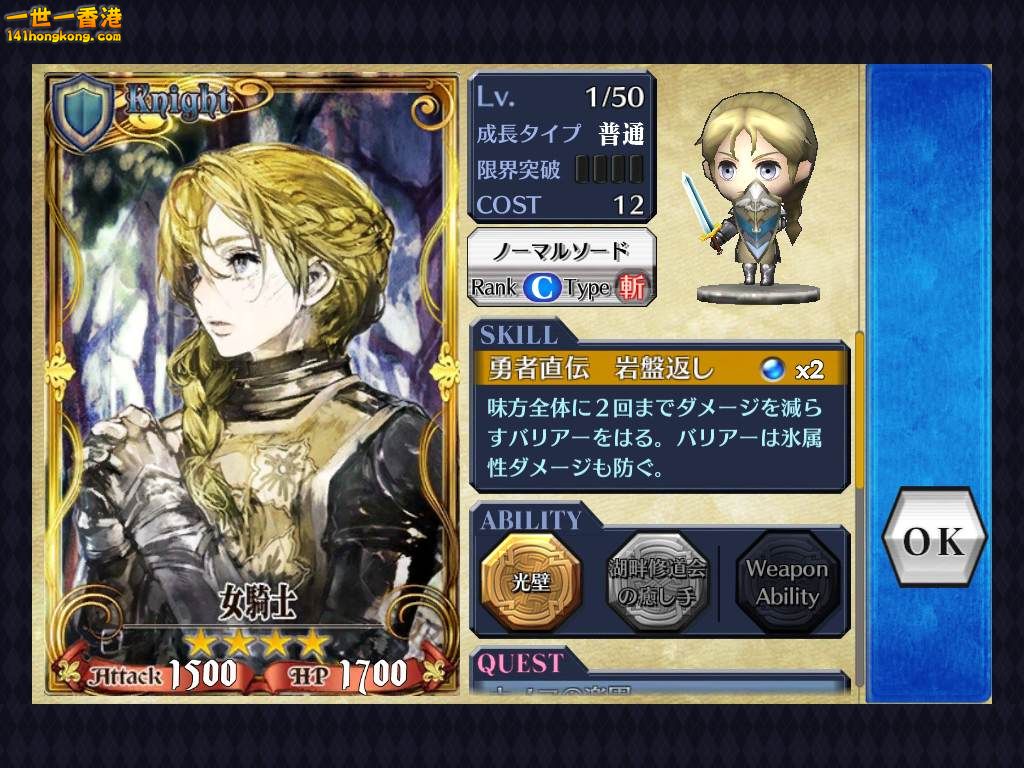Open the Weapon Ability medallion
This screenshot has width=1024, height=768.
[x=787, y=582]
